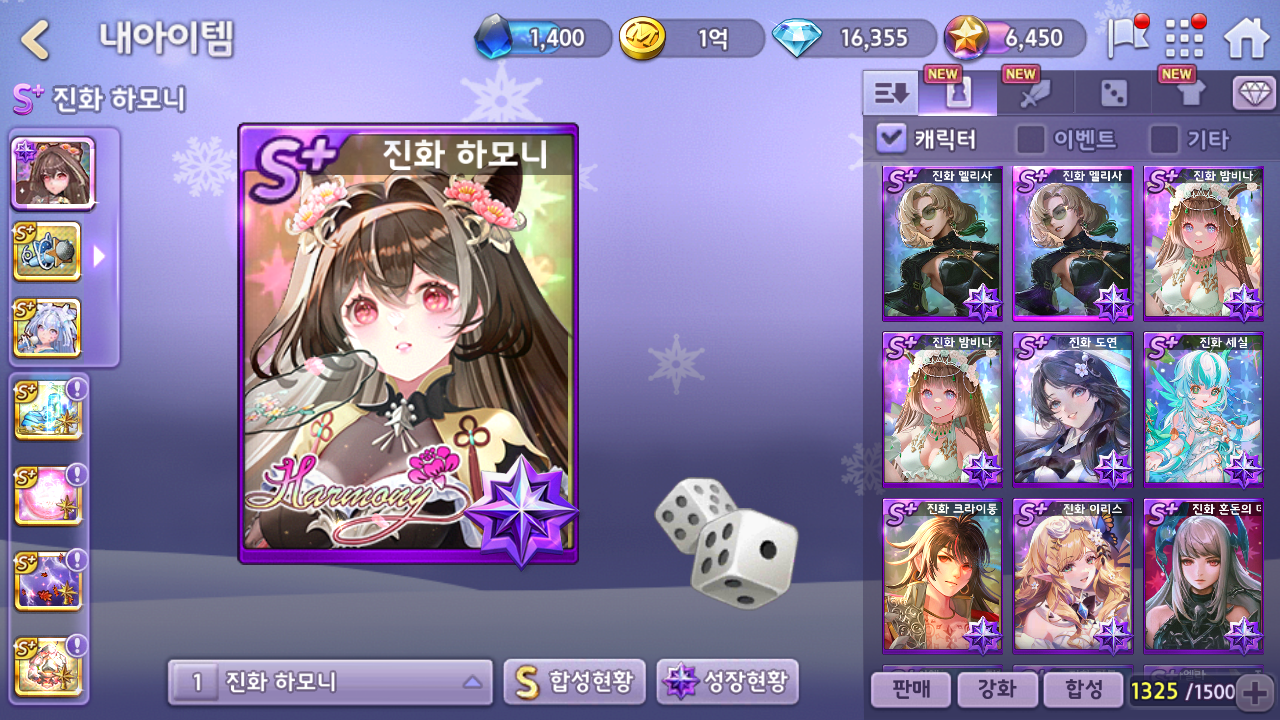Click the sort order button
This screenshot has height=720, width=1280.
point(890,94)
